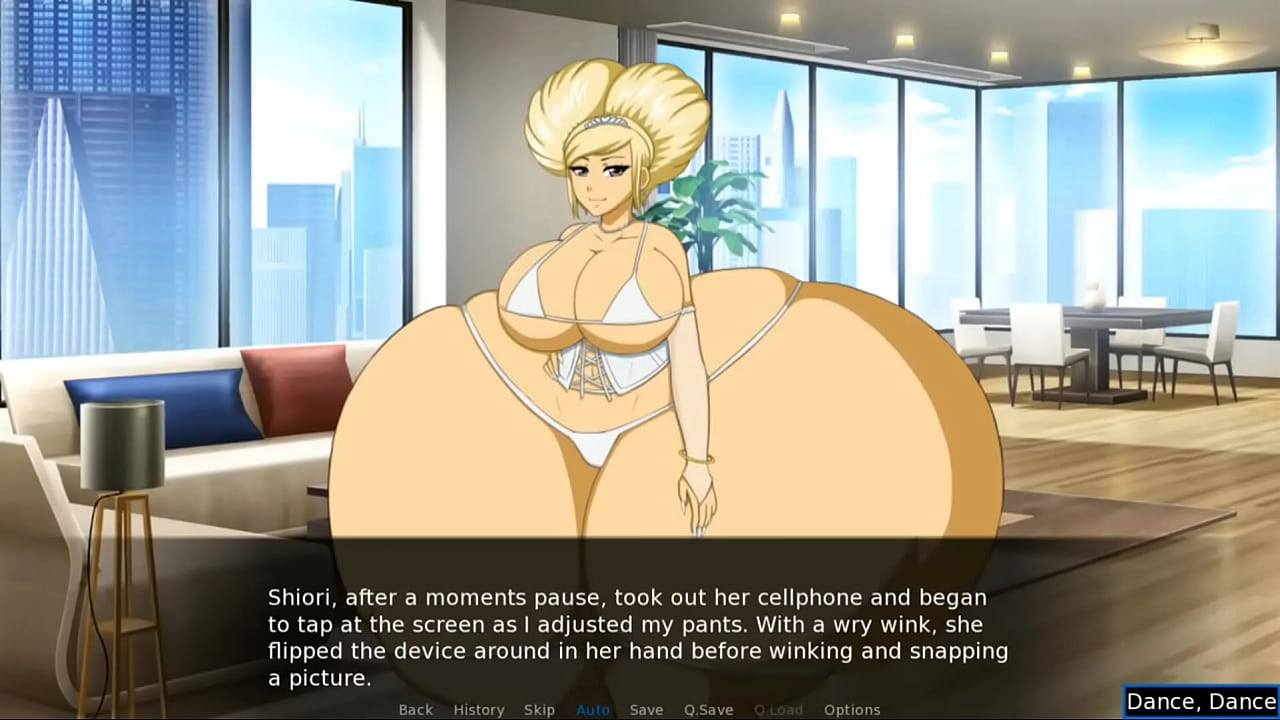Load the quick save via Q.Load
This screenshot has width=1280, height=720.
pos(779,709)
